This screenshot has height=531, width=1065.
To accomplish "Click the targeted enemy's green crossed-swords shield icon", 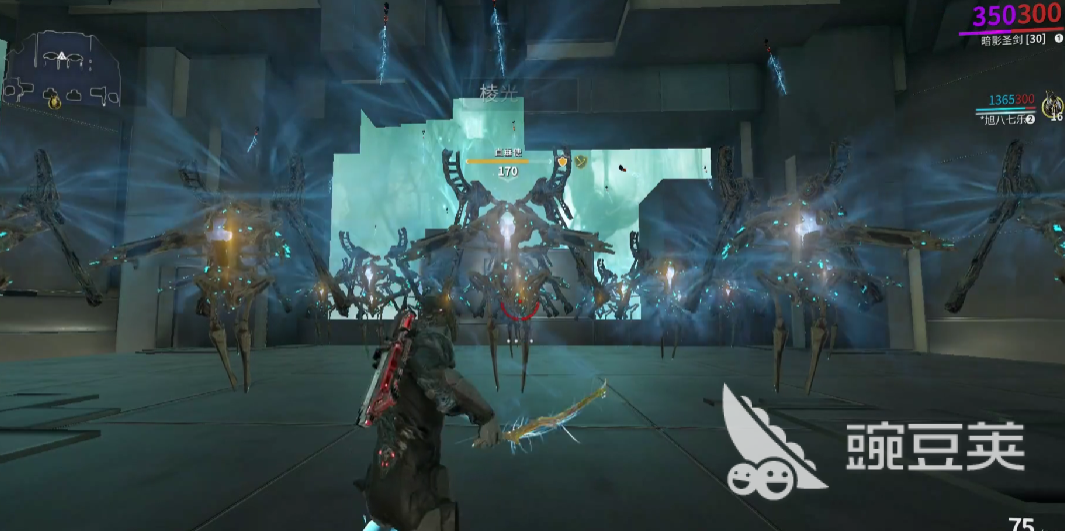I will [x=581, y=160].
